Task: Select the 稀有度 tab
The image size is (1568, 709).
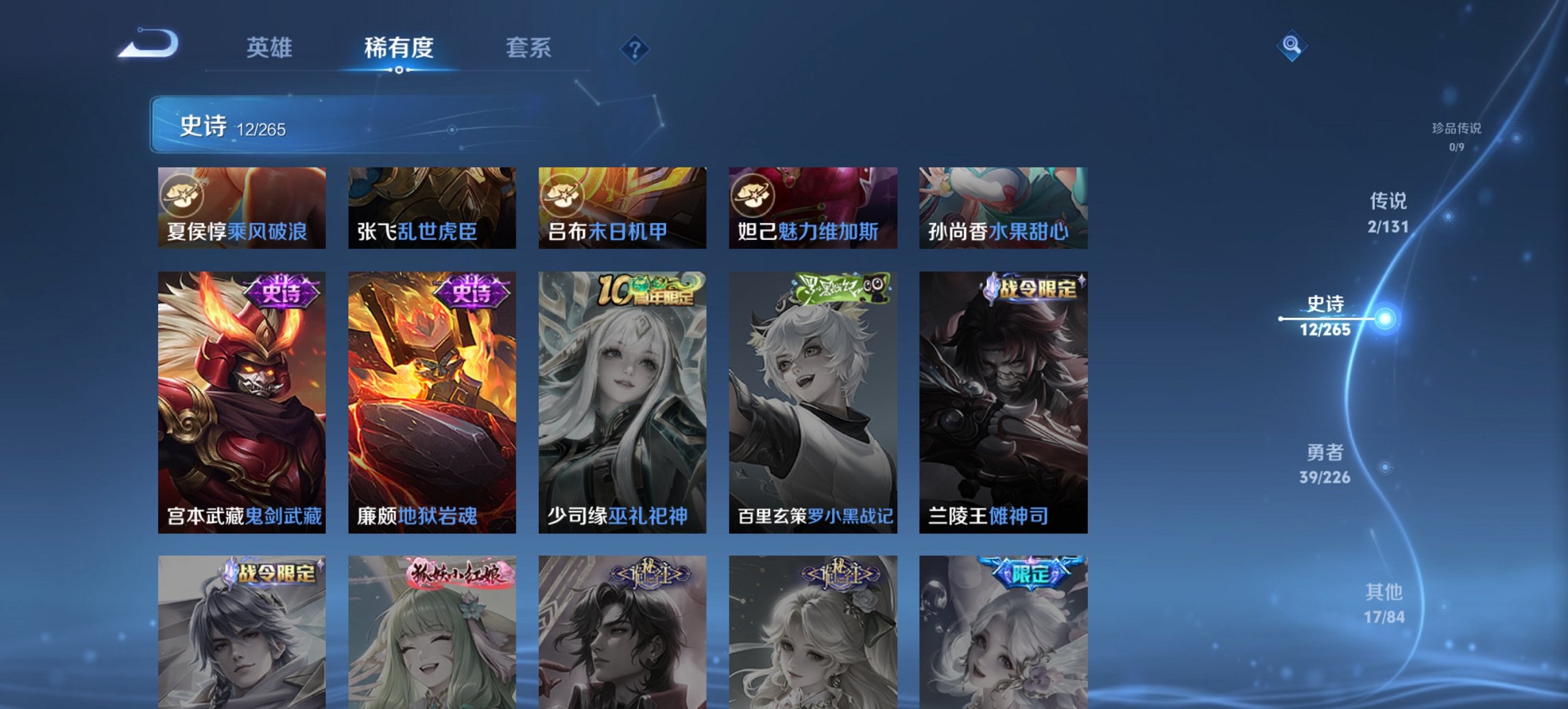Action: tap(398, 48)
